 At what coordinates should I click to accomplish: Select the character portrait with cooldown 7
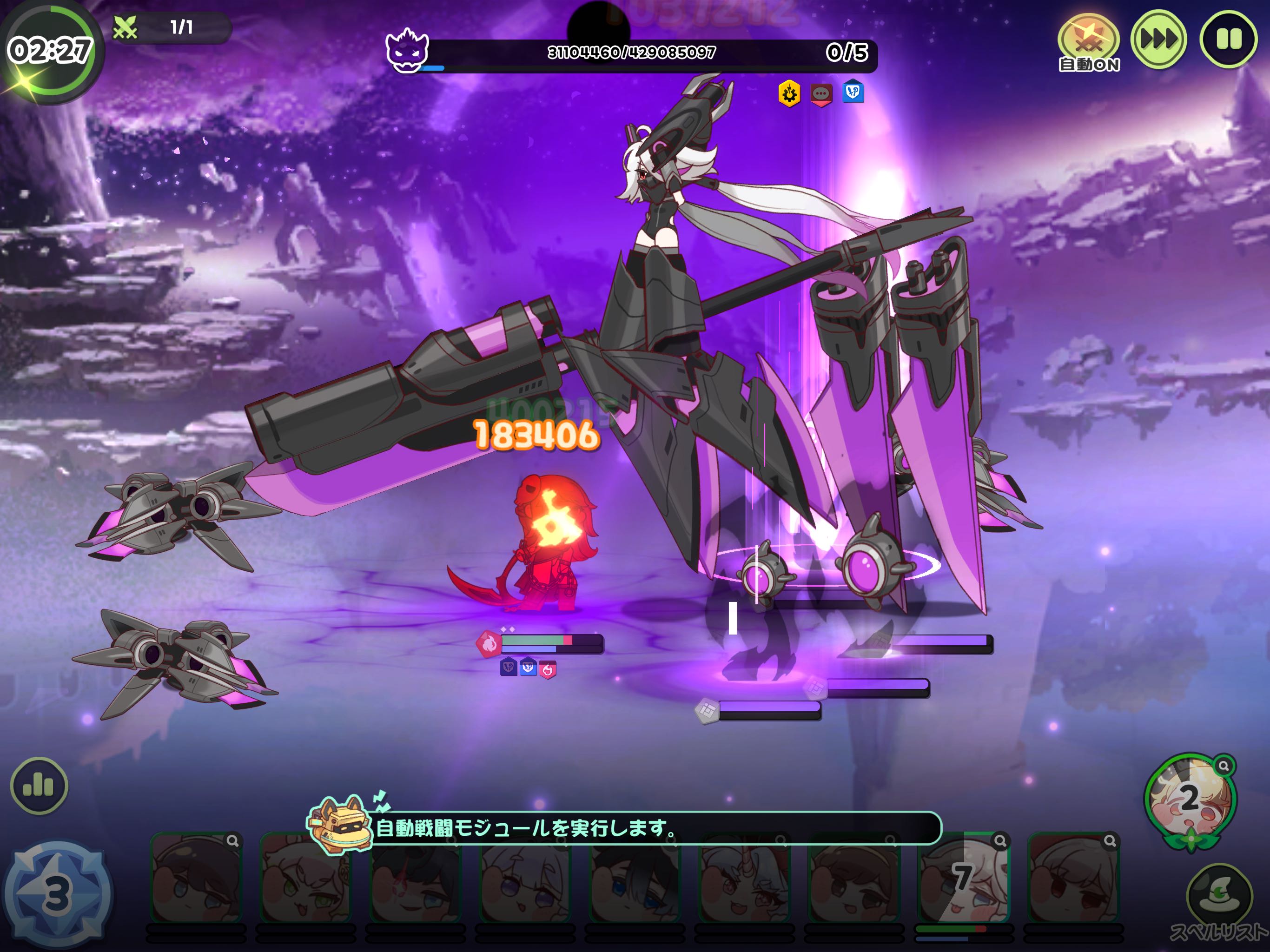963,879
